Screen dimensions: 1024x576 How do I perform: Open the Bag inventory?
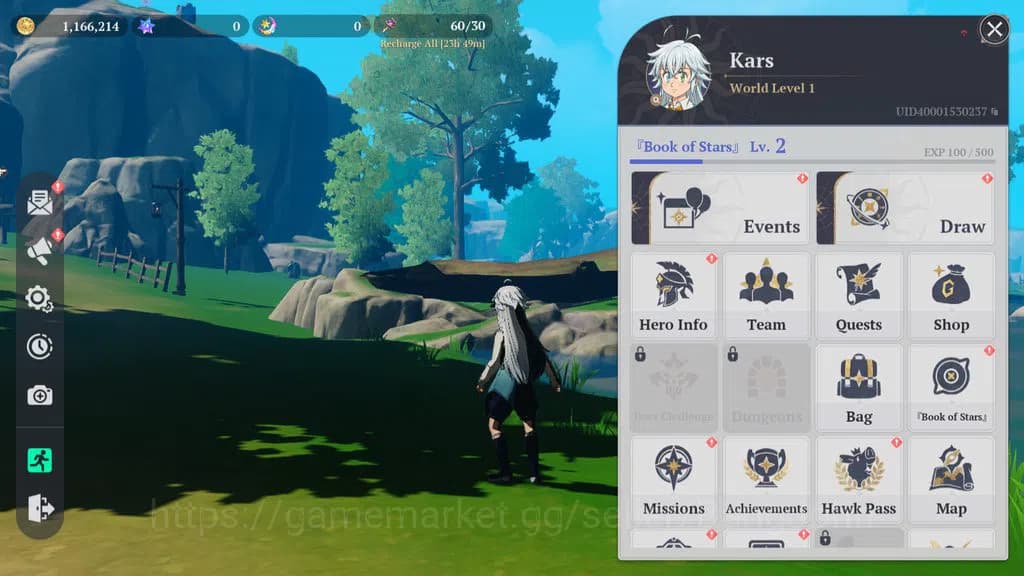pyautogui.click(x=859, y=388)
